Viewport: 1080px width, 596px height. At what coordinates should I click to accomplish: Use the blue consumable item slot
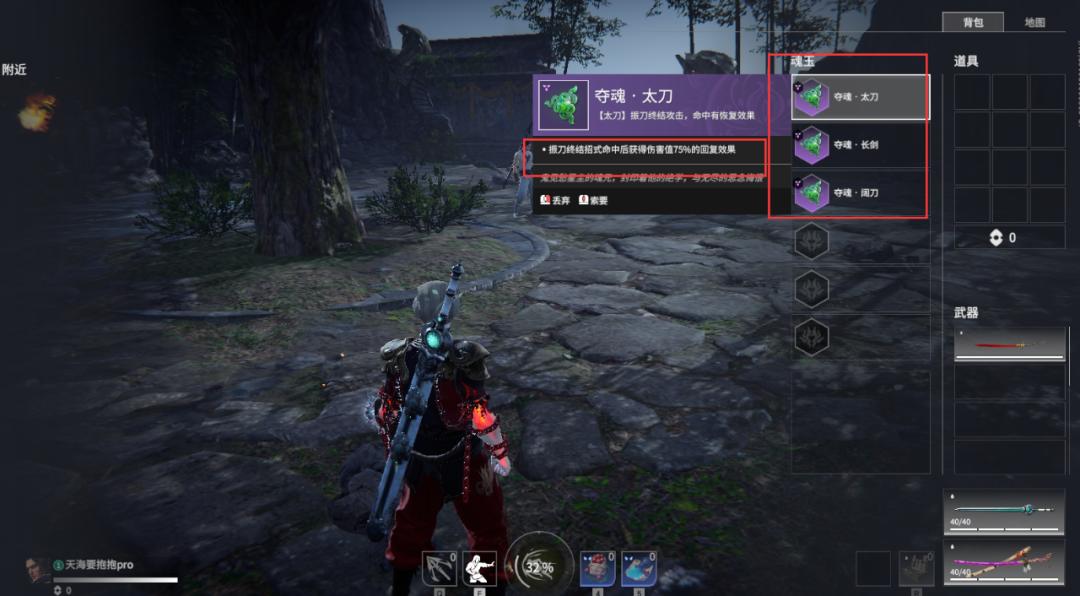(x=639, y=568)
